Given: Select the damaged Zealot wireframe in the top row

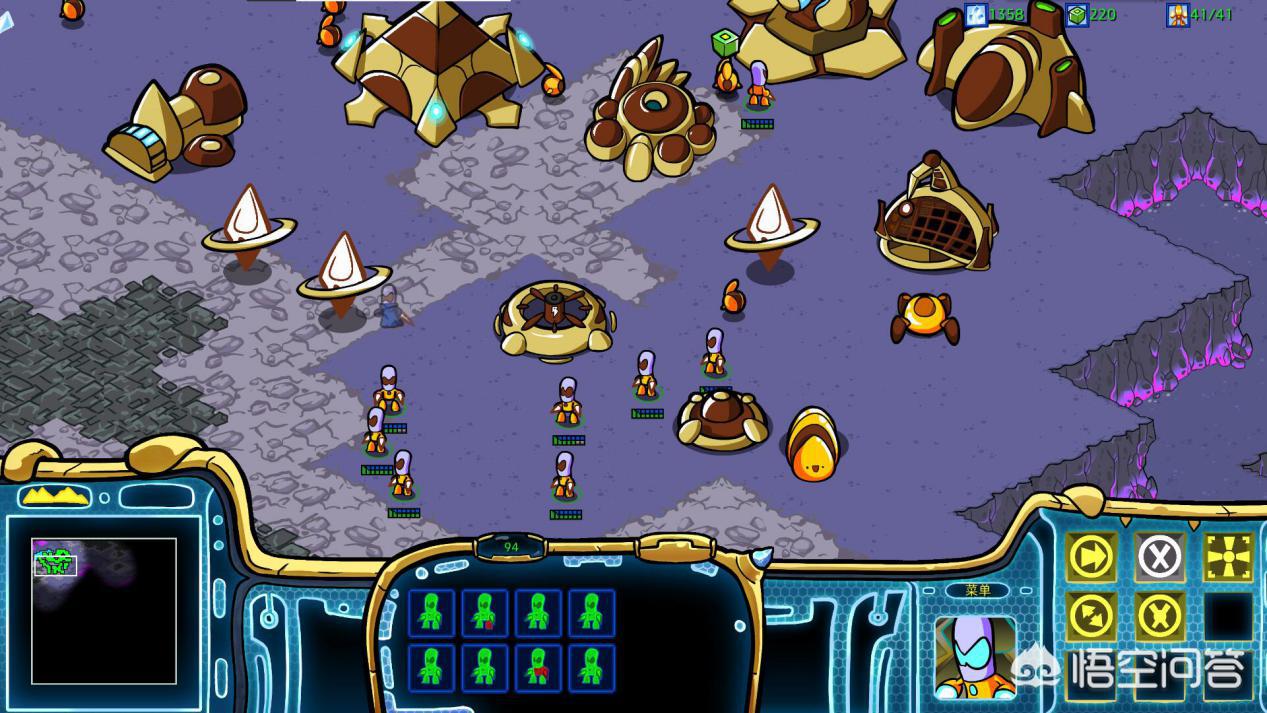Looking at the screenshot, I should pyautogui.click(x=485, y=613).
